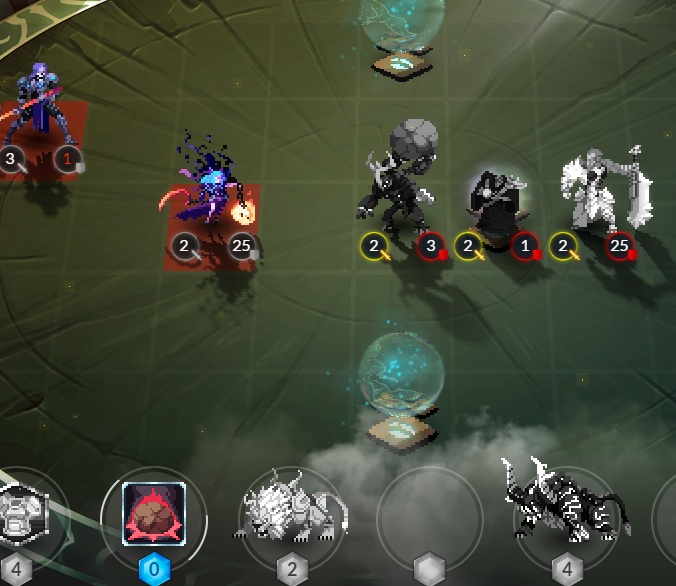Select the 0-cost red rock spell card
This screenshot has width=676, height=586.
click(x=154, y=513)
